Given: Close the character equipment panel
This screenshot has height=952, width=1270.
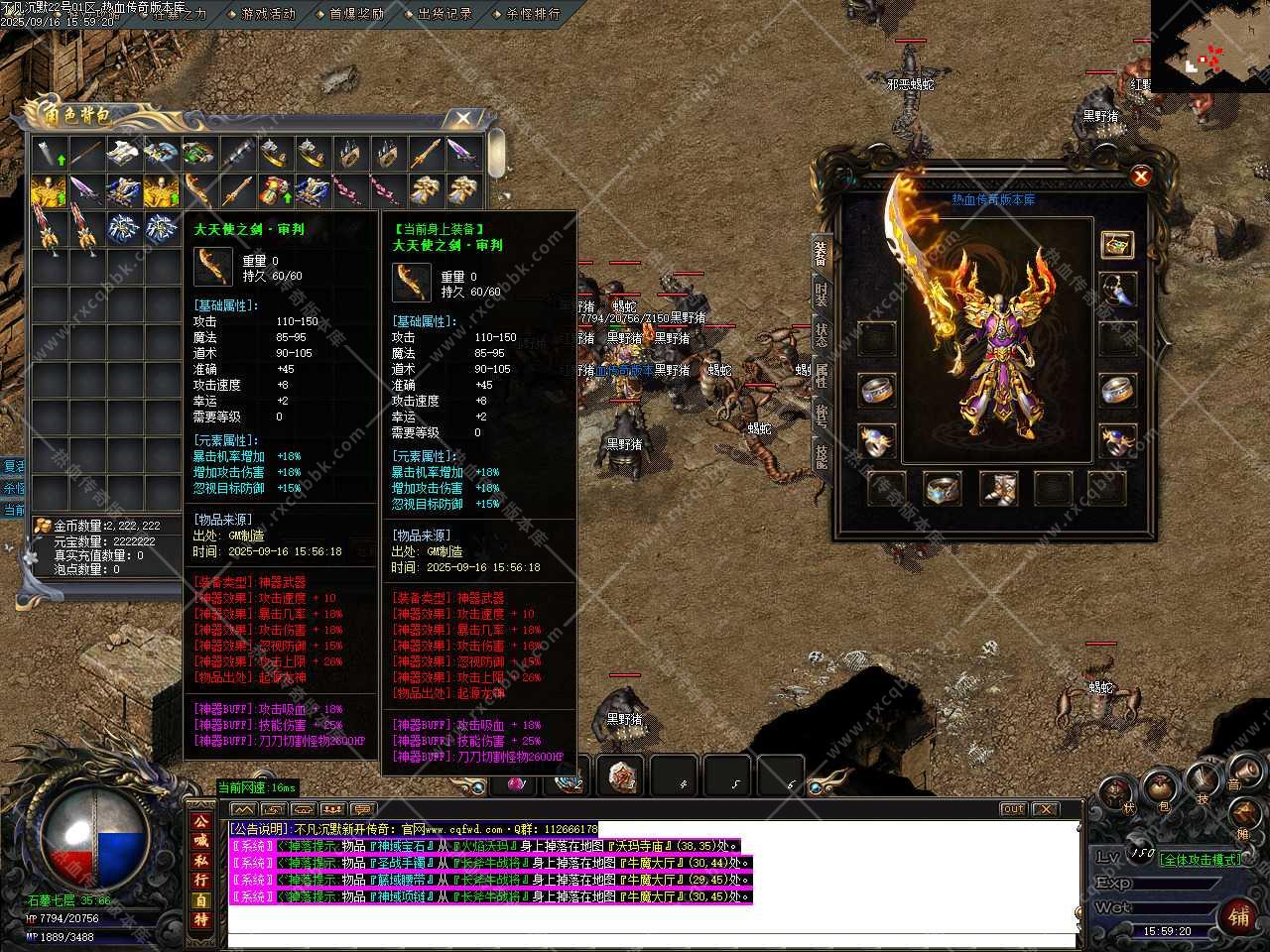Looking at the screenshot, I should coord(1141,177).
